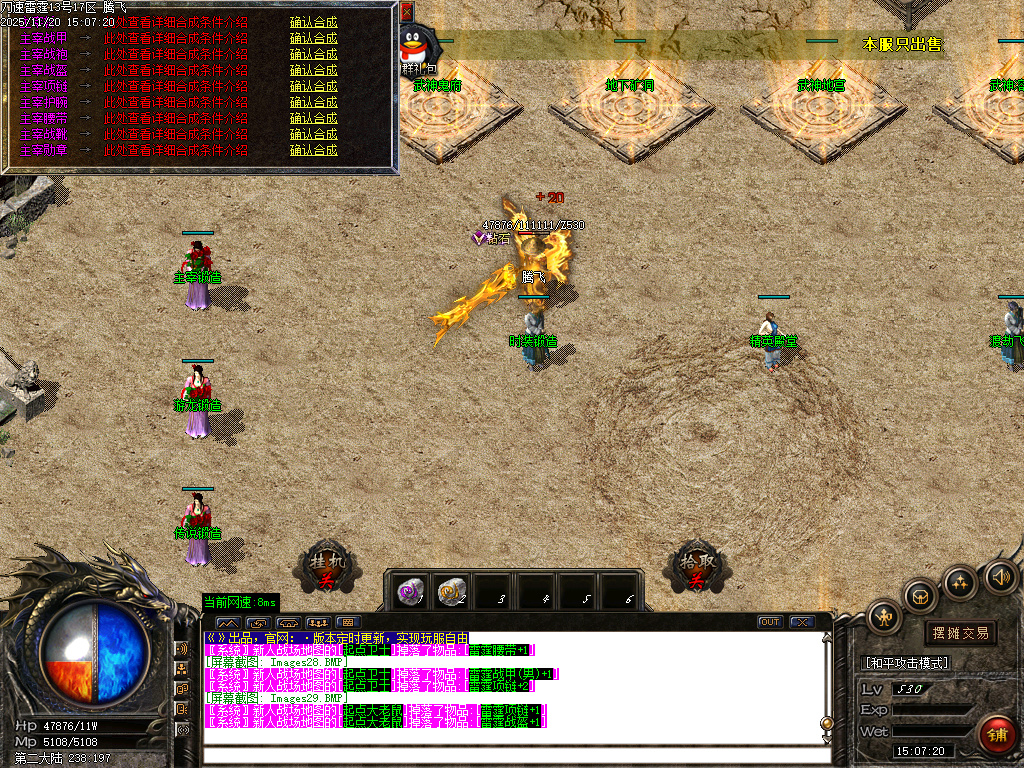Use the purple stone in hotbar slot 1
The height and width of the screenshot is (768, 1024).
(x=408, y=591)
